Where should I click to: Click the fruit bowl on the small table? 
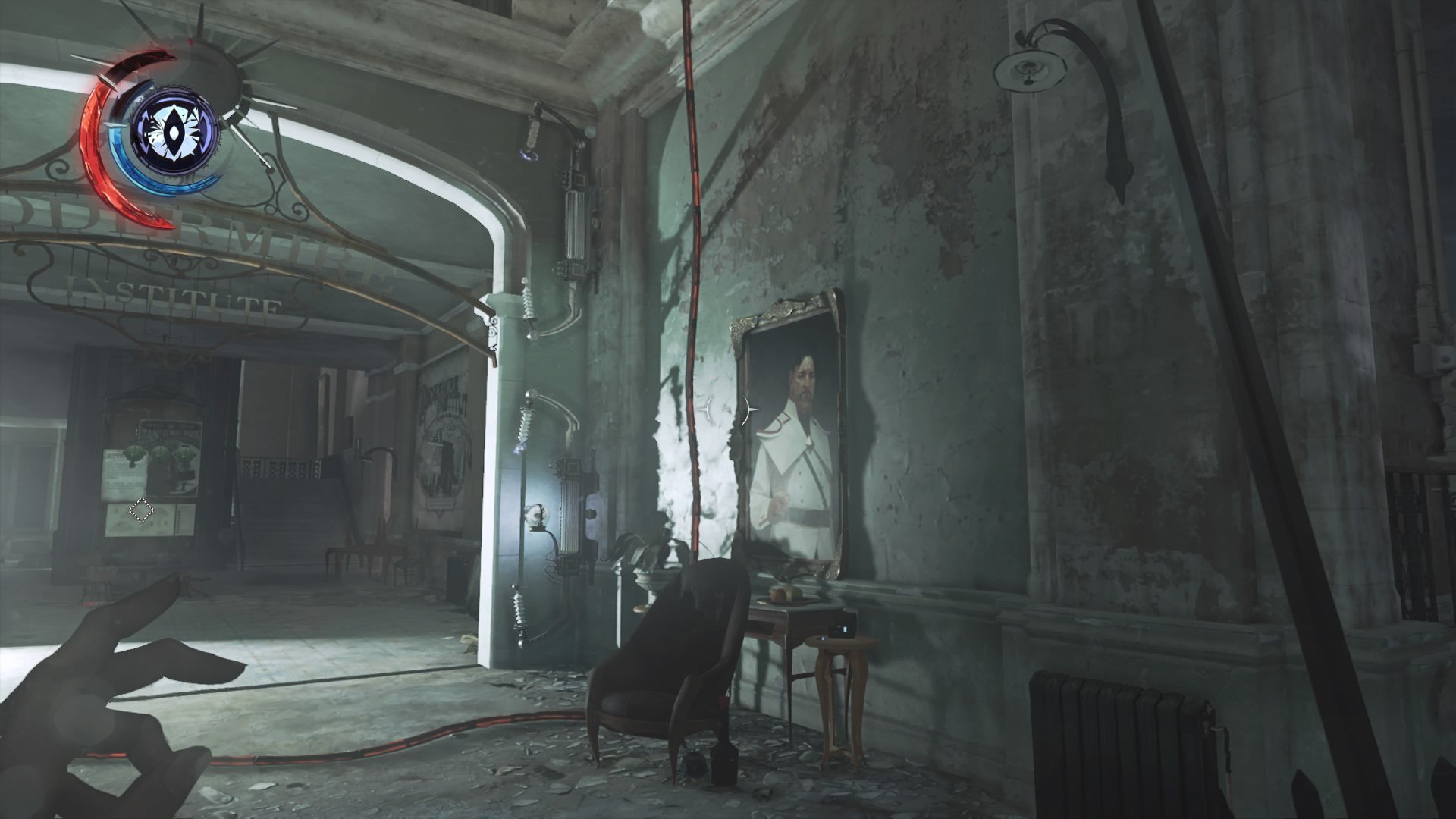click(x=785, y=593)
